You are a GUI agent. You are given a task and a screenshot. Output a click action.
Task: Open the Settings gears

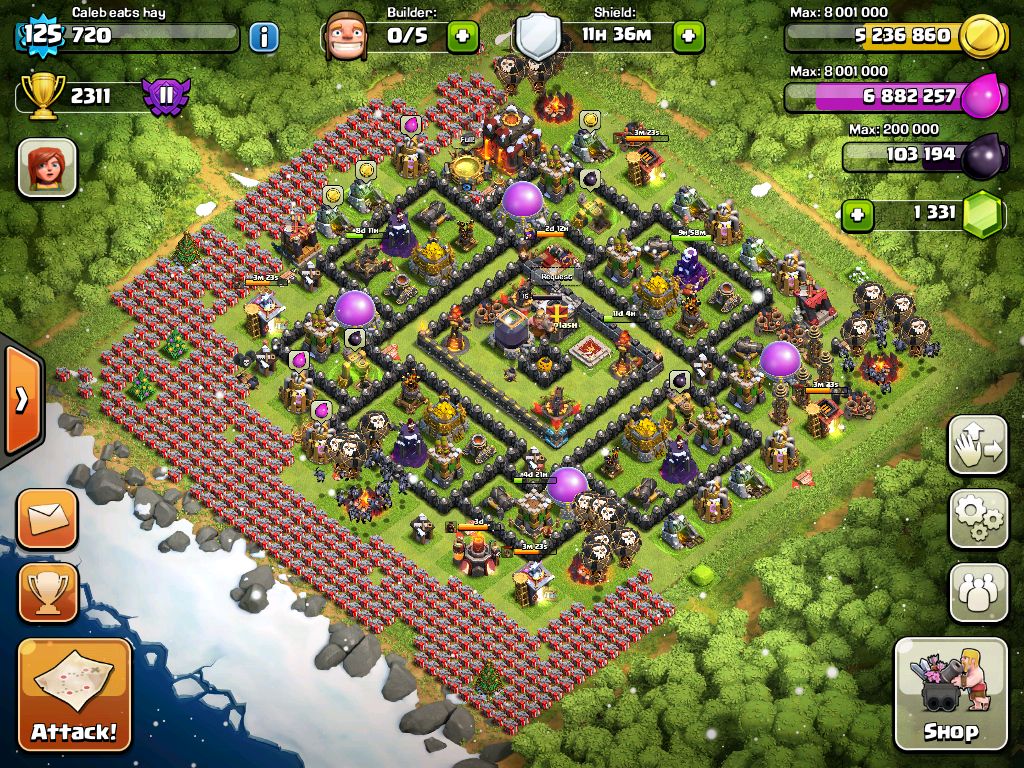978,518
